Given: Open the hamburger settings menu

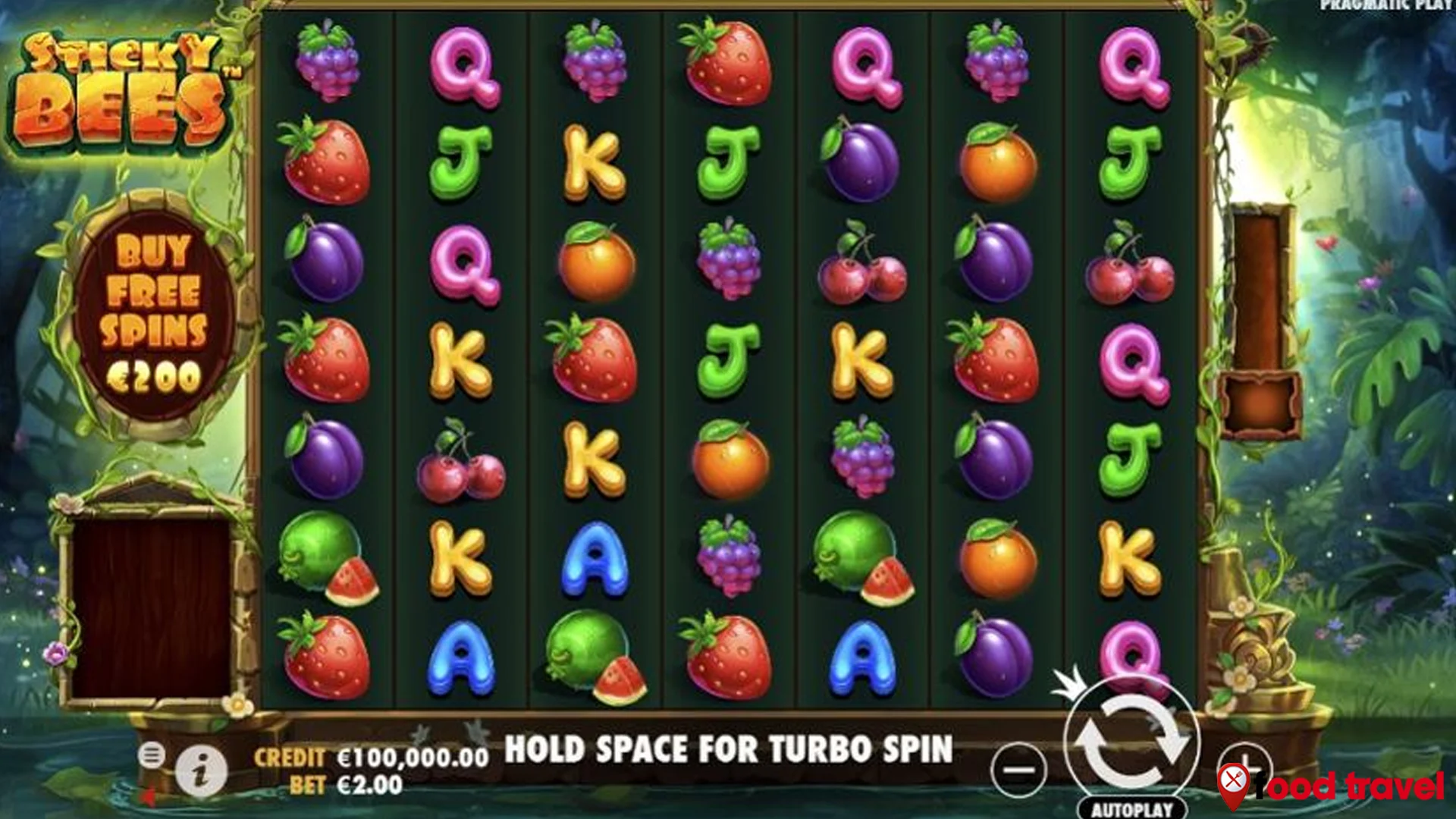Looking at the screenshot, I should [x=152, y=755].
